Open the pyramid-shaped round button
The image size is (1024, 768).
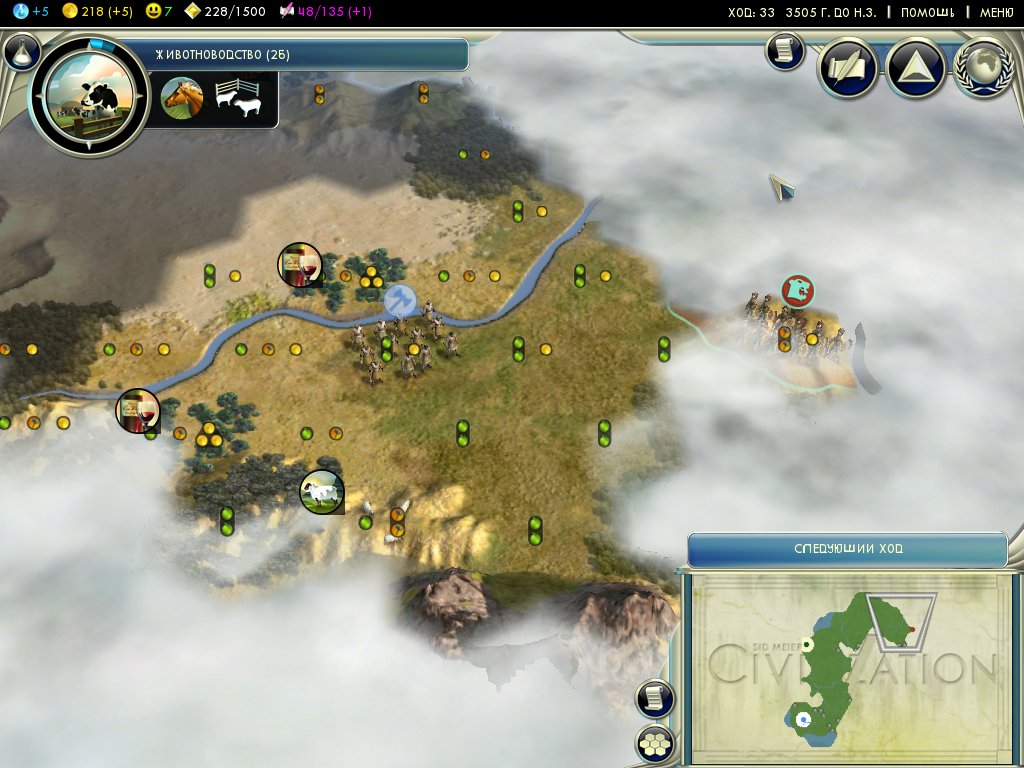click(916, 69)
